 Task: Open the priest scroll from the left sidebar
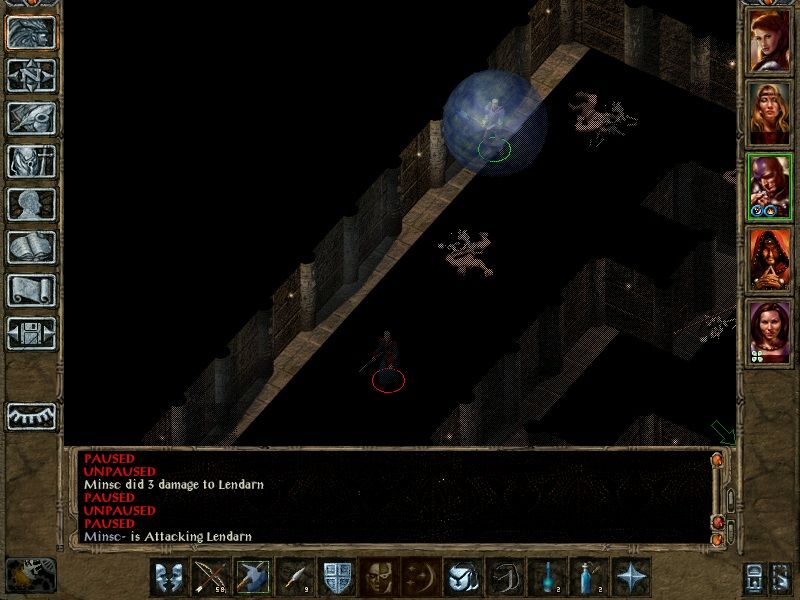[x=31, y=290]
